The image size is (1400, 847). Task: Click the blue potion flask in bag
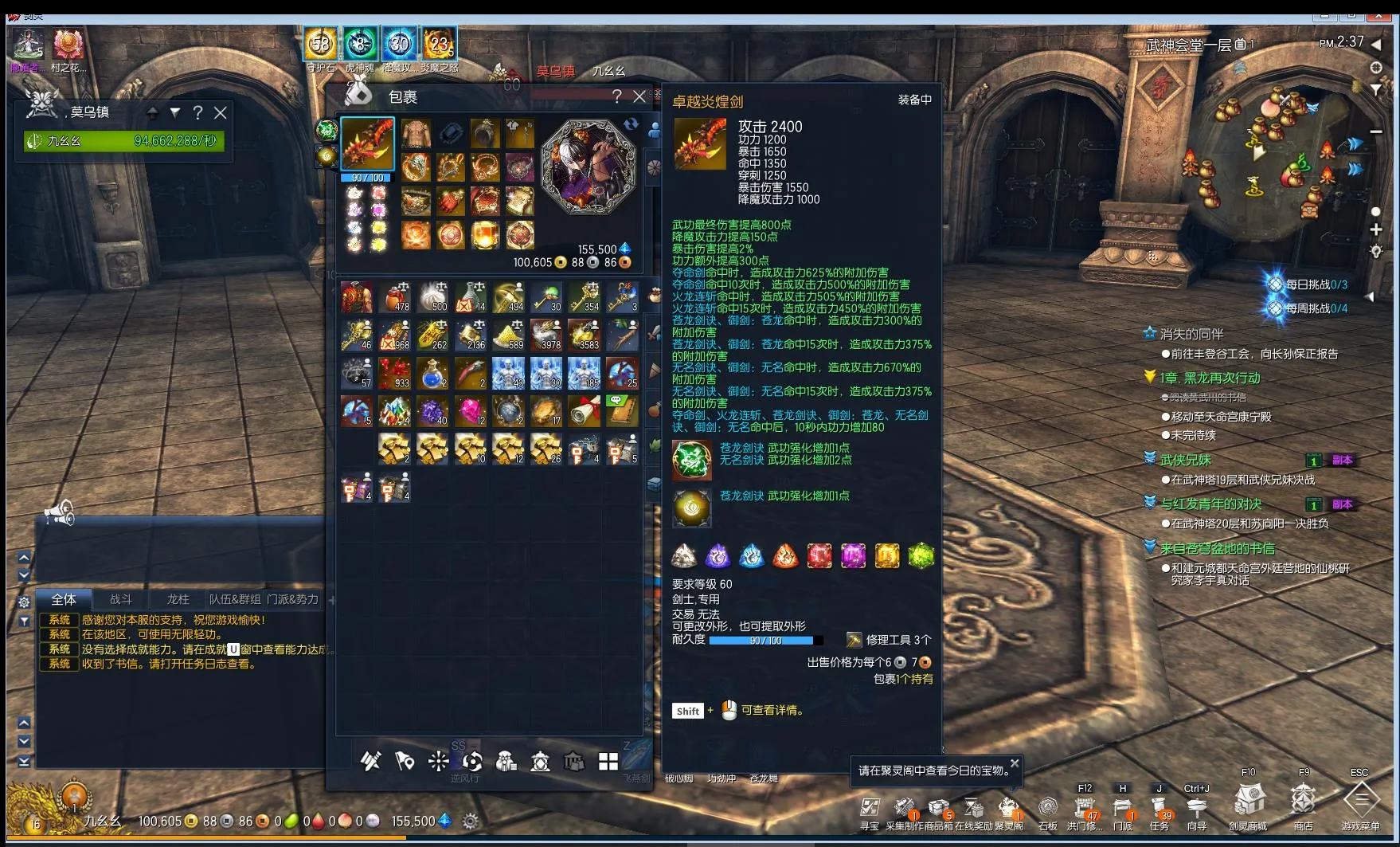click(432, 373)
